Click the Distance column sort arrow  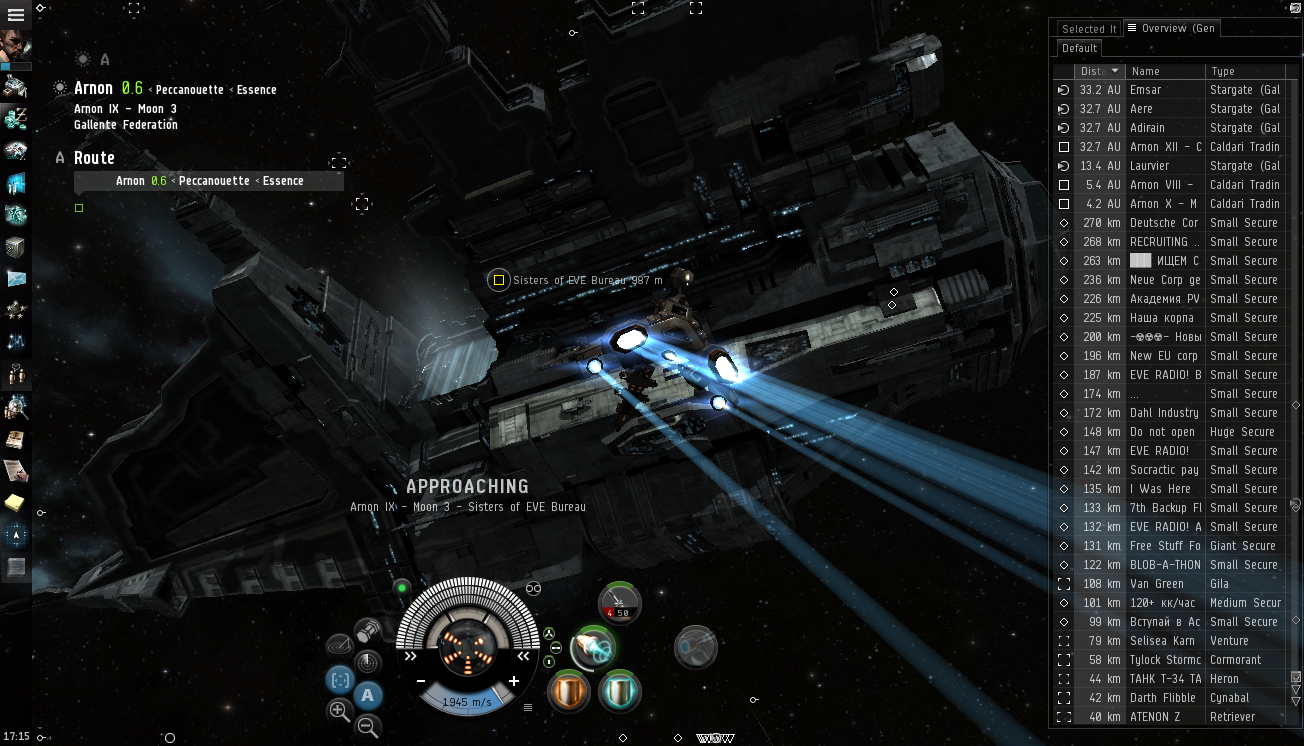[1114, 71]
